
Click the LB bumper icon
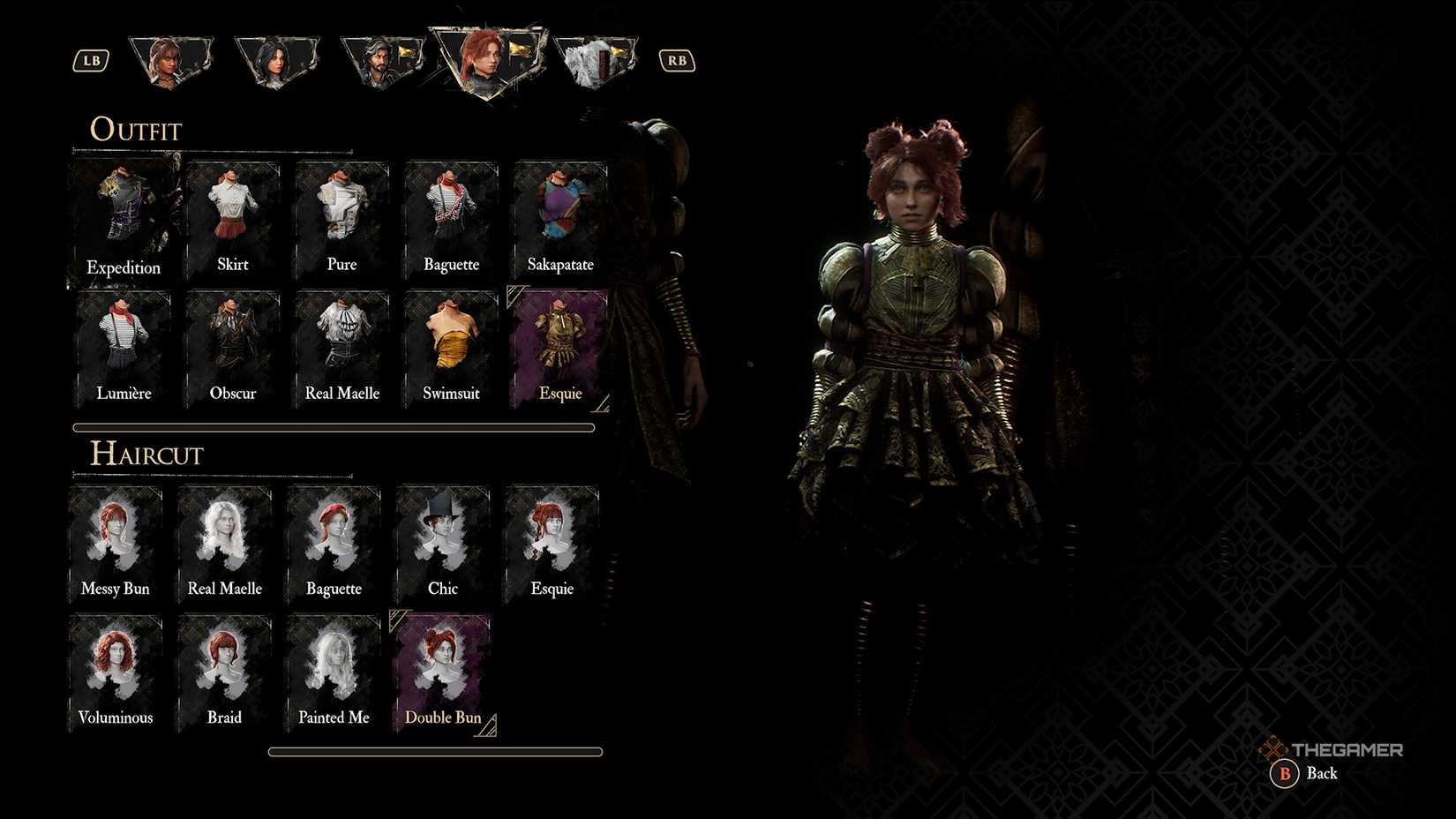(x=90, y=60)
